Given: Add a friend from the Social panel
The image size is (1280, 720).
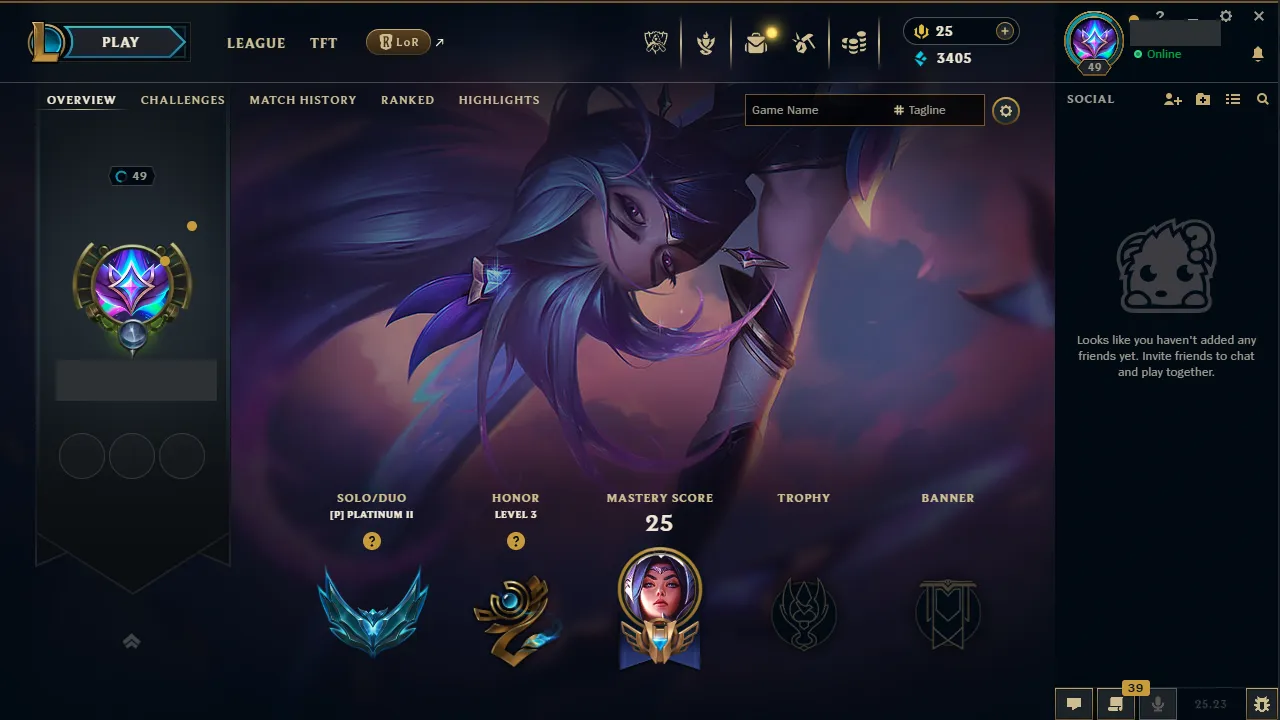Looking at the screenshot, I should [x=1171, y=99].
